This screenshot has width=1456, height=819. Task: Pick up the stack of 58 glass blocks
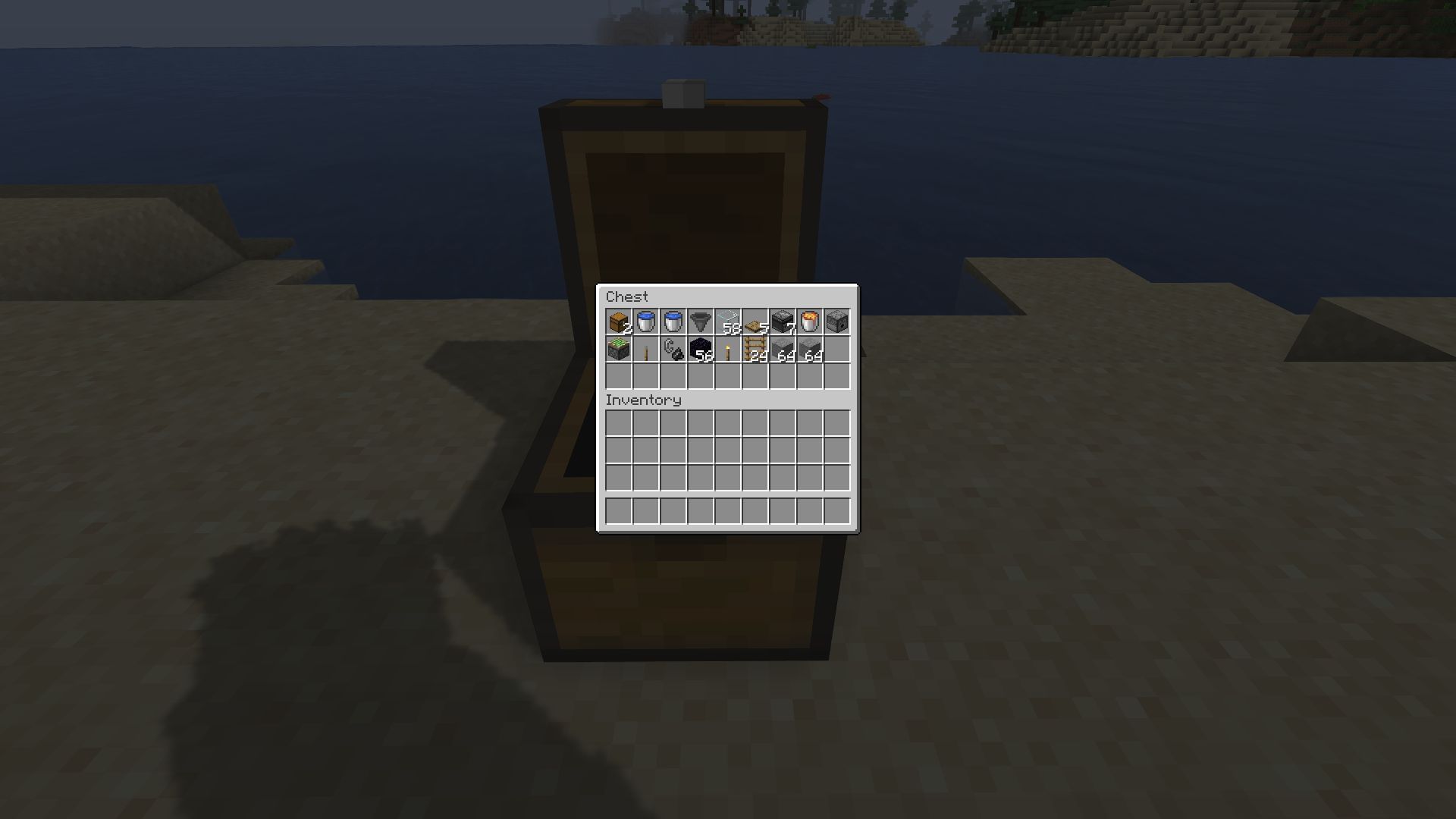[x=728, y=322]
